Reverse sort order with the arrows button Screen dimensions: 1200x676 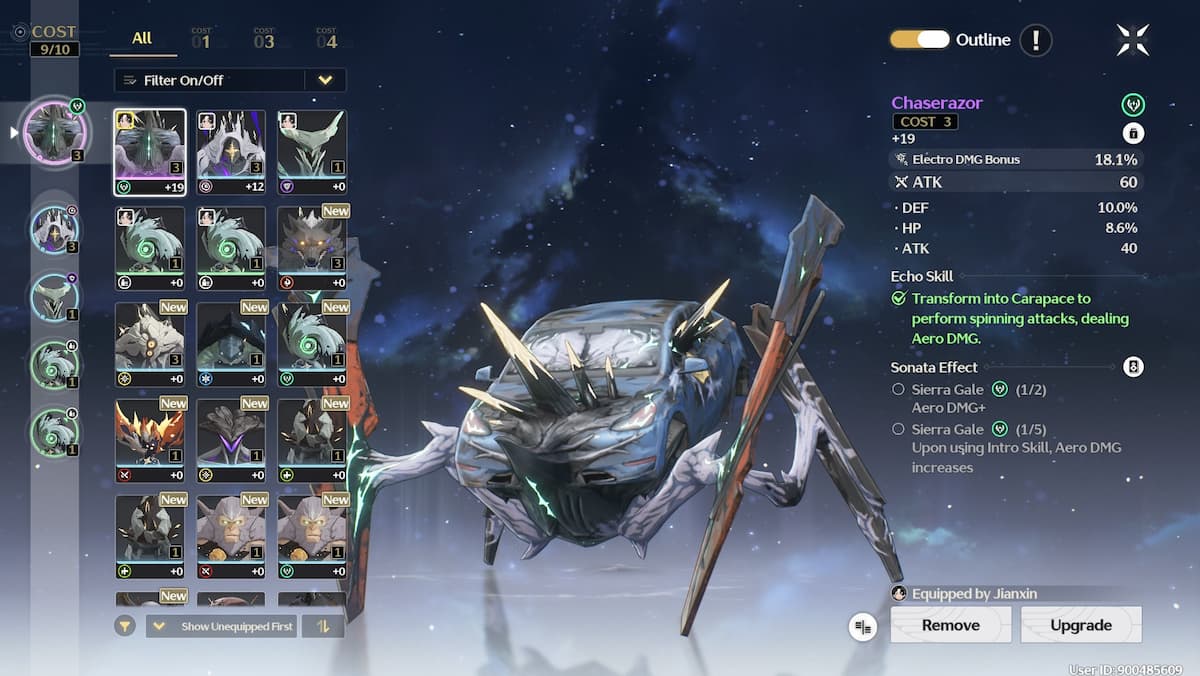322,626
